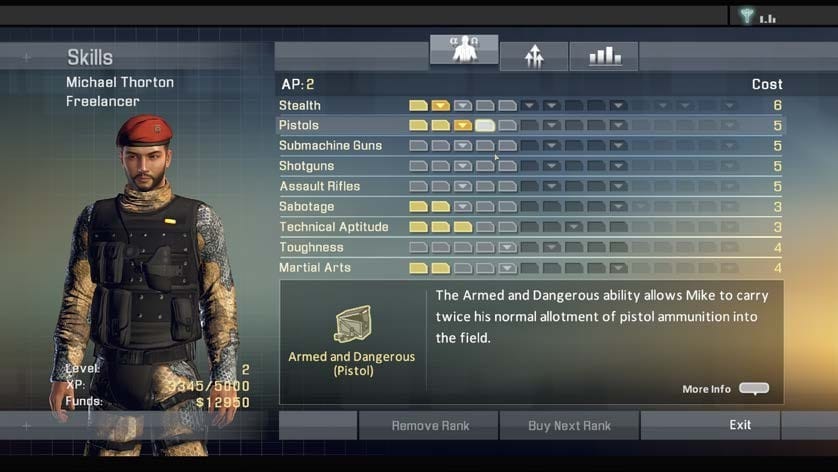The image size is (838, 472).
Task: Select the Assault Rifles skill
Action: (319, 186)
